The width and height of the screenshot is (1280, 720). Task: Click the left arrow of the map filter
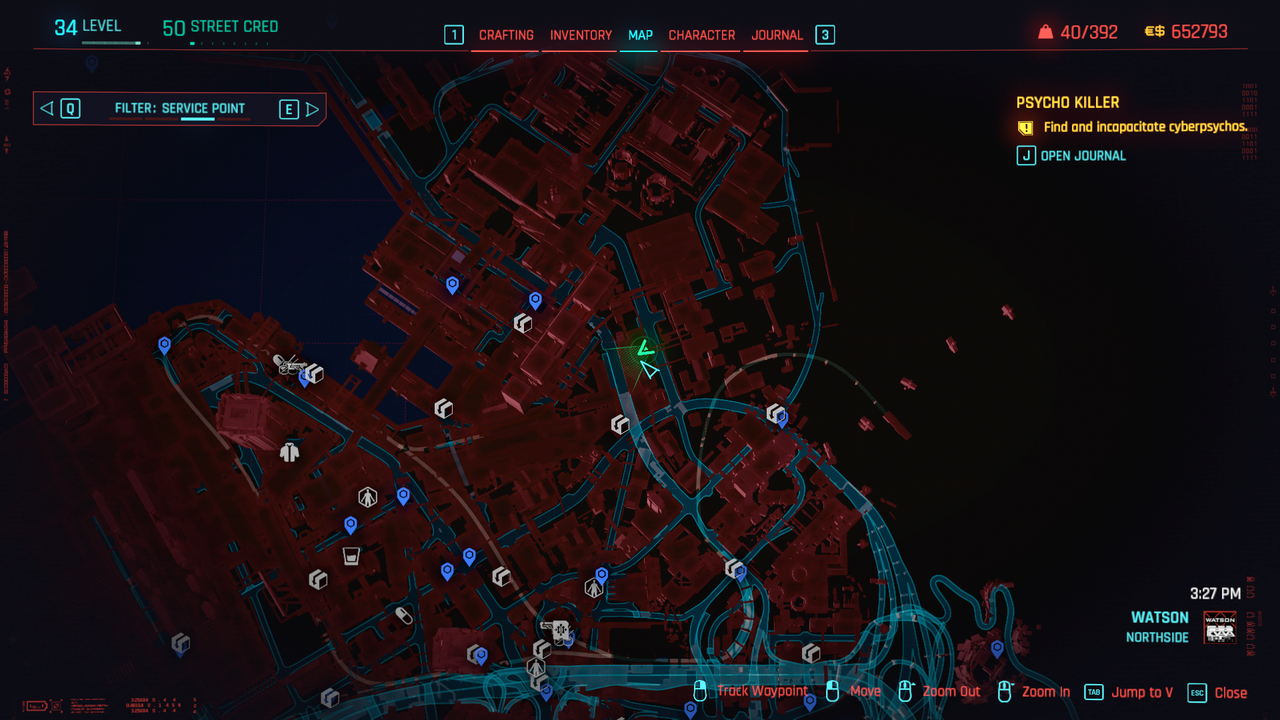coord(47,109)
